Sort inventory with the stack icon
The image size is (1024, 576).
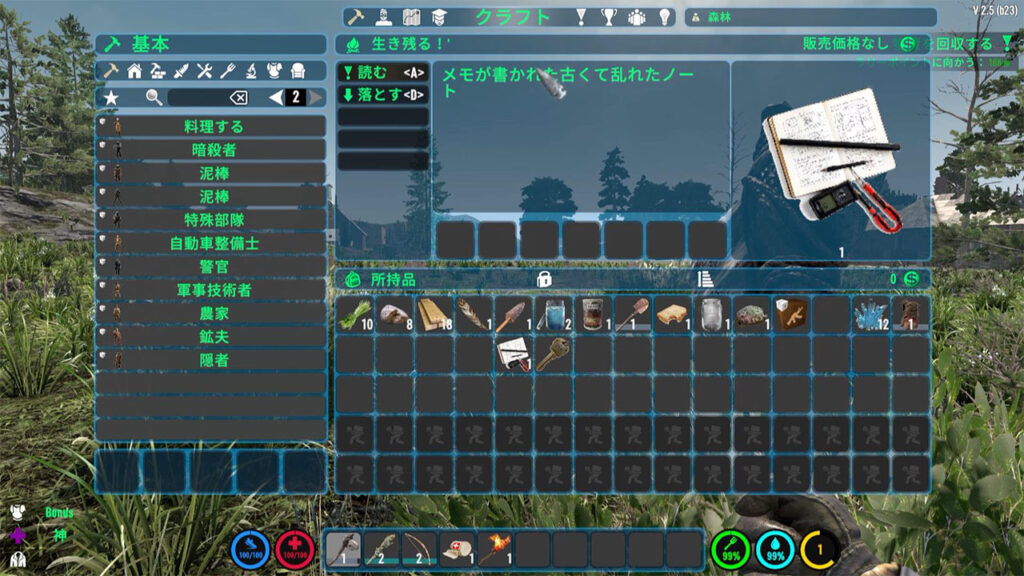coord(704,279)
